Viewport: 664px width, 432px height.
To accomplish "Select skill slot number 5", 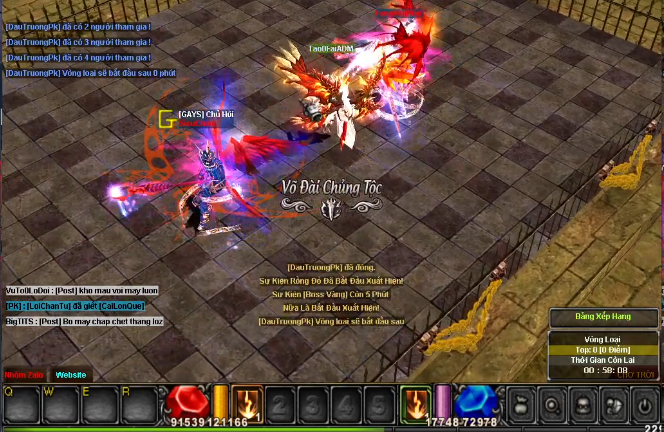I will click(377, 405).
